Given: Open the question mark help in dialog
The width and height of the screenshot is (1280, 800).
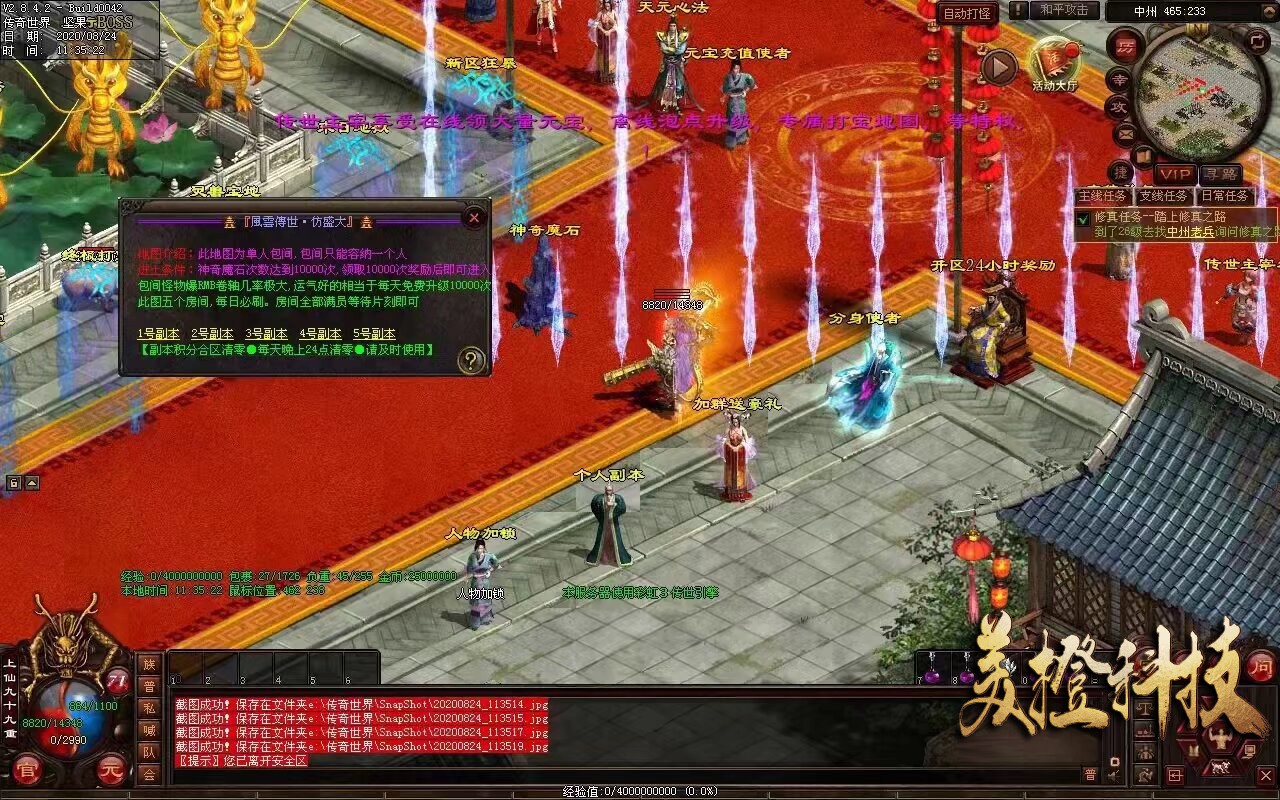Looking at the screenshot, I should click(471, 360).
